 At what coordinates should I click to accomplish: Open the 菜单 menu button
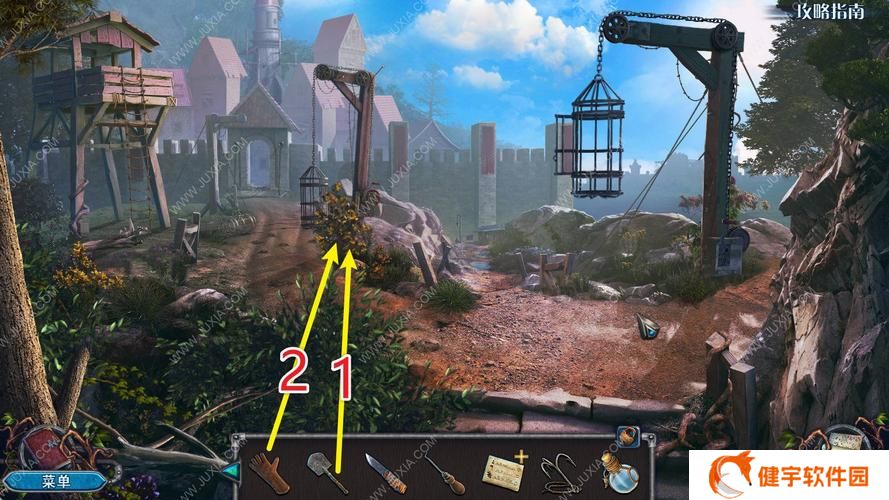tap(62, 481)
